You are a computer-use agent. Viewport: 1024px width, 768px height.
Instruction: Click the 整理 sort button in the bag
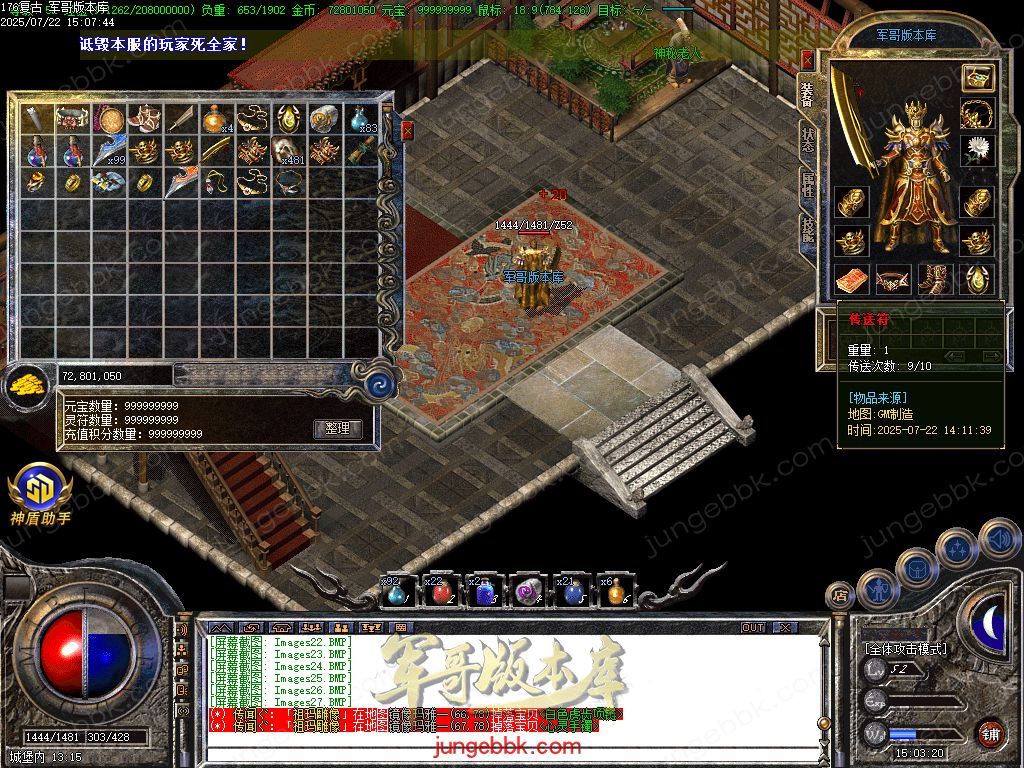click(337, 428)
